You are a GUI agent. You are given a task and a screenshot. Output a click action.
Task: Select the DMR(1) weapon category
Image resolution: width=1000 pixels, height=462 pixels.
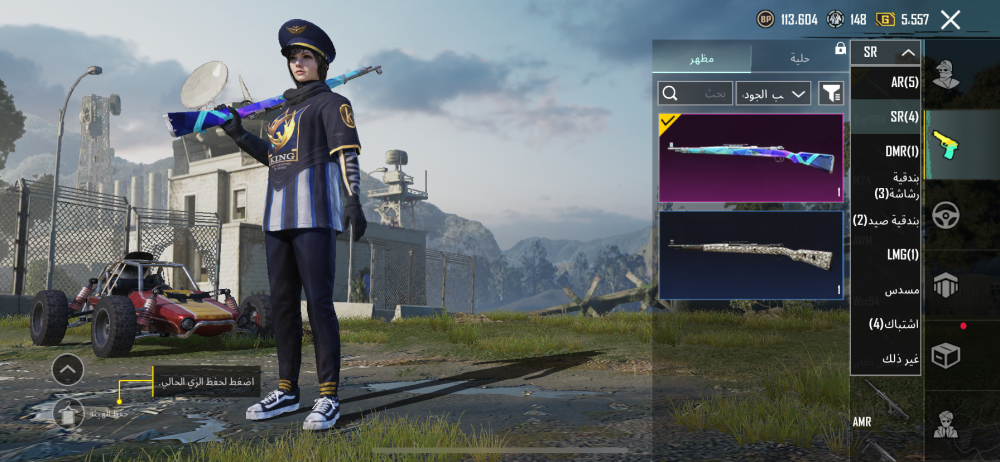pyautogui.click(x=901, y=152)
